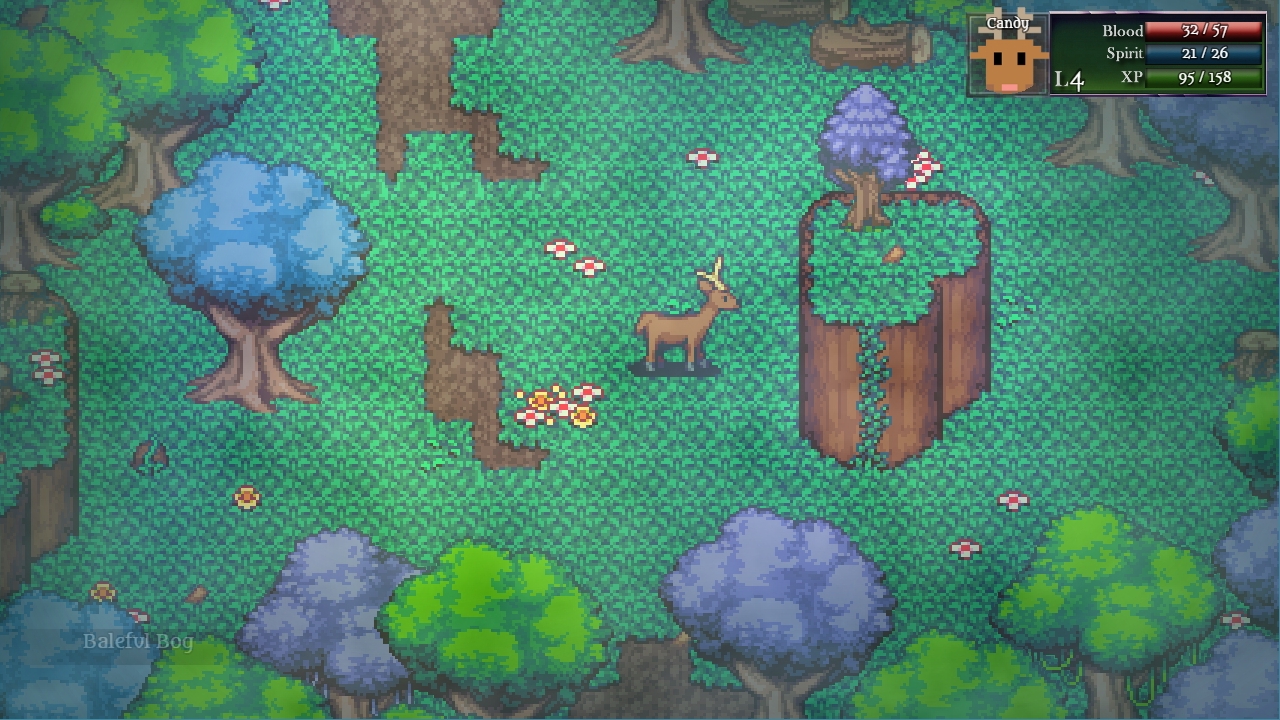Select the orange flower below the dirt patch
Image resolution: width=1280 pixels, height=720 pixels.
pyautogui.click(x=245, y=497)
